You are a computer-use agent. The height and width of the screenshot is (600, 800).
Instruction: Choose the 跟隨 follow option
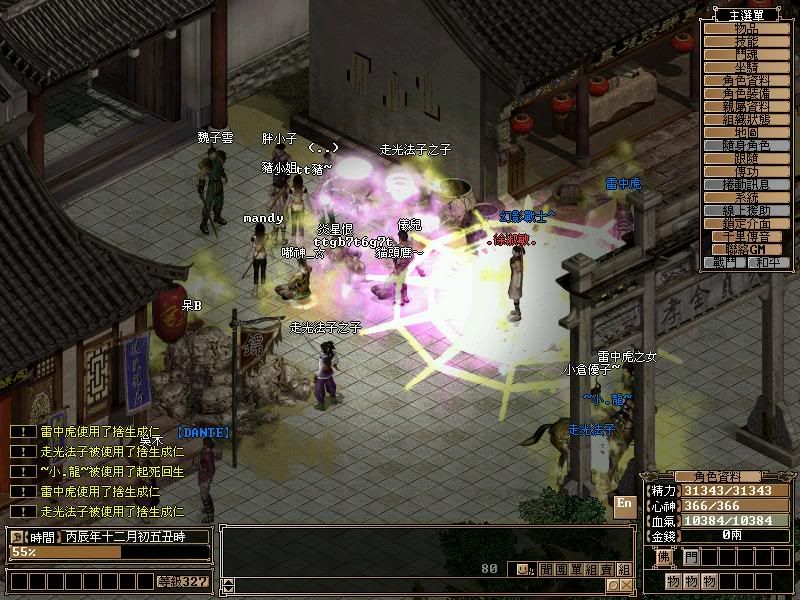coord(746,159)
